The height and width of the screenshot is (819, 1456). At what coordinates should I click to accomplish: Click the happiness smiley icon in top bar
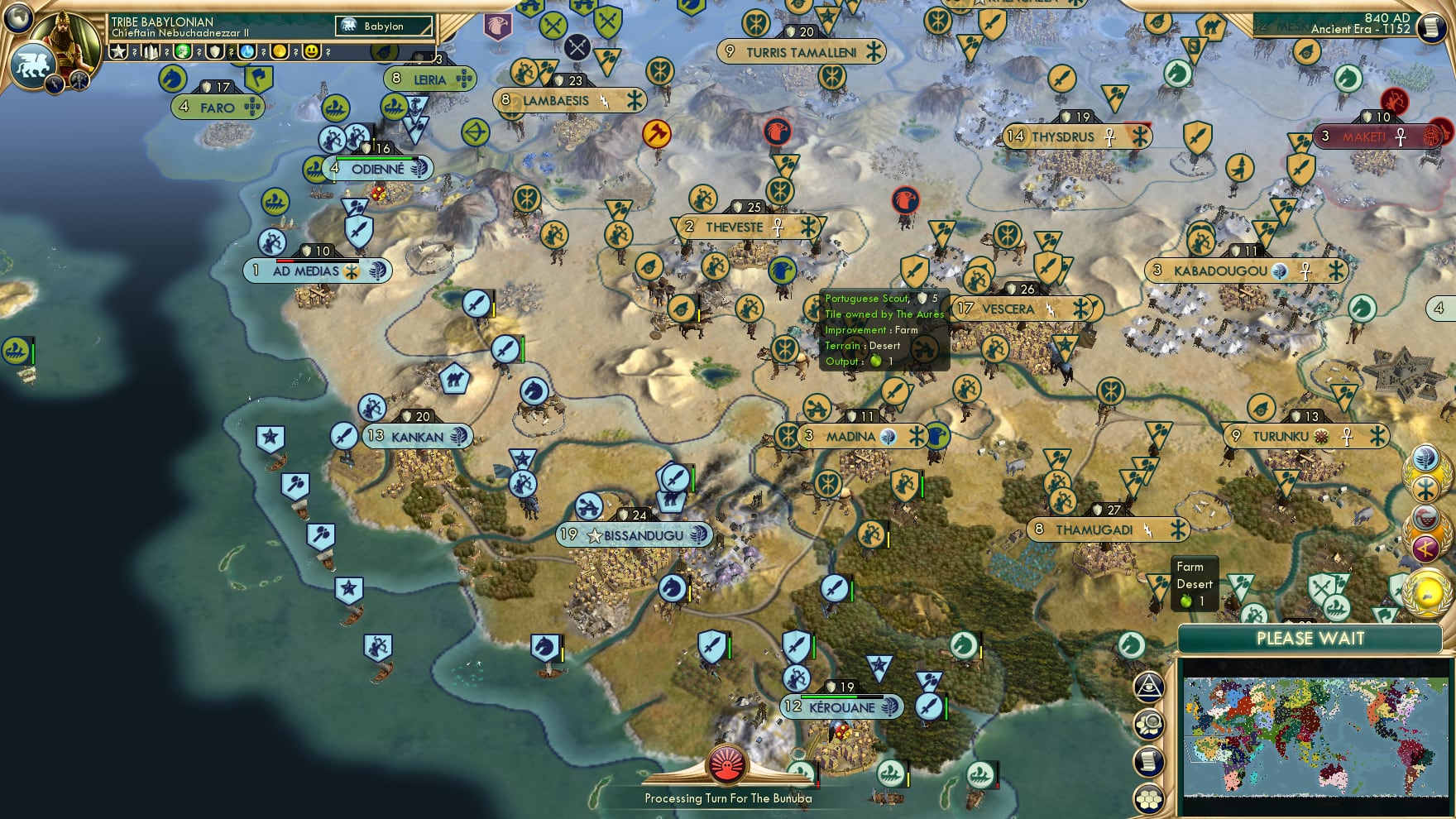[313, 52]
